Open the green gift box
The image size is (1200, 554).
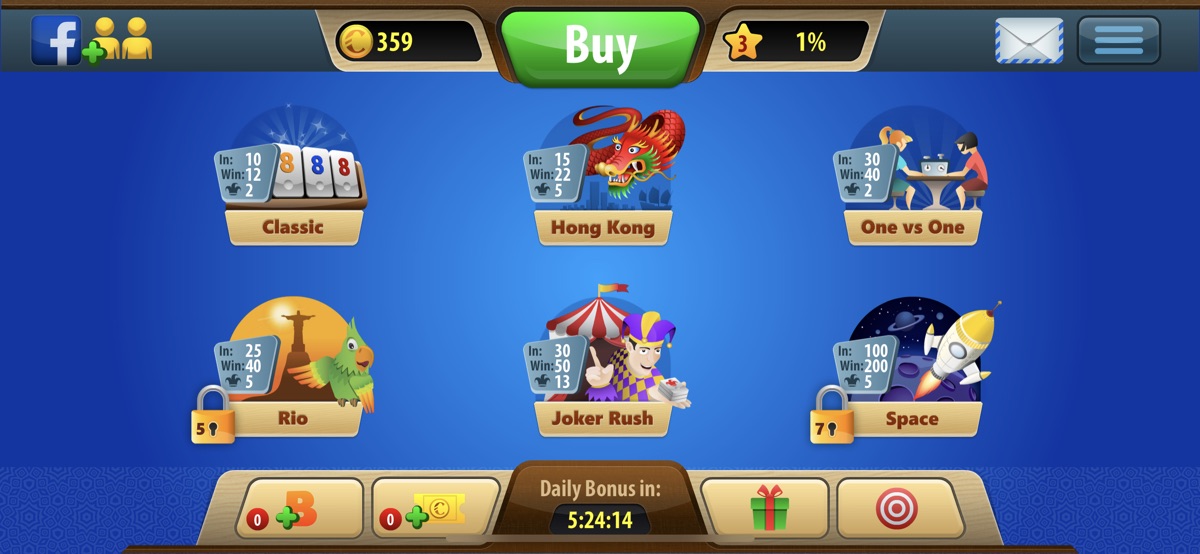click(769, 509)
